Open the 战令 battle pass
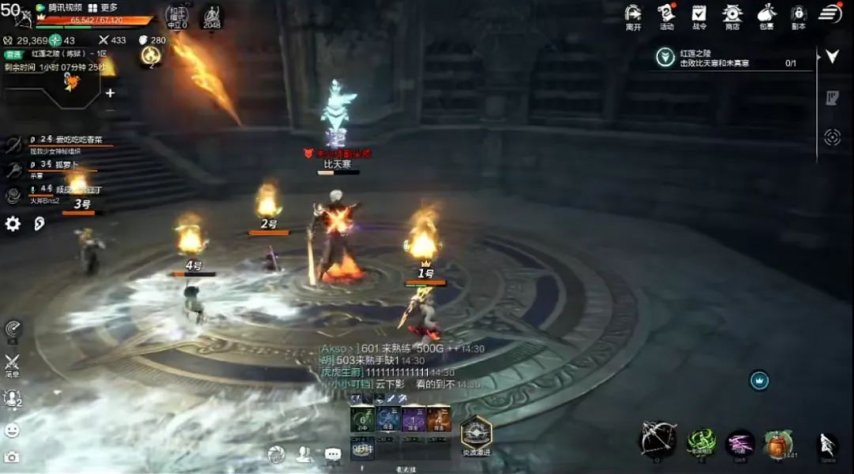This screenshot has height=474, width=854. [x=699, y=15]
